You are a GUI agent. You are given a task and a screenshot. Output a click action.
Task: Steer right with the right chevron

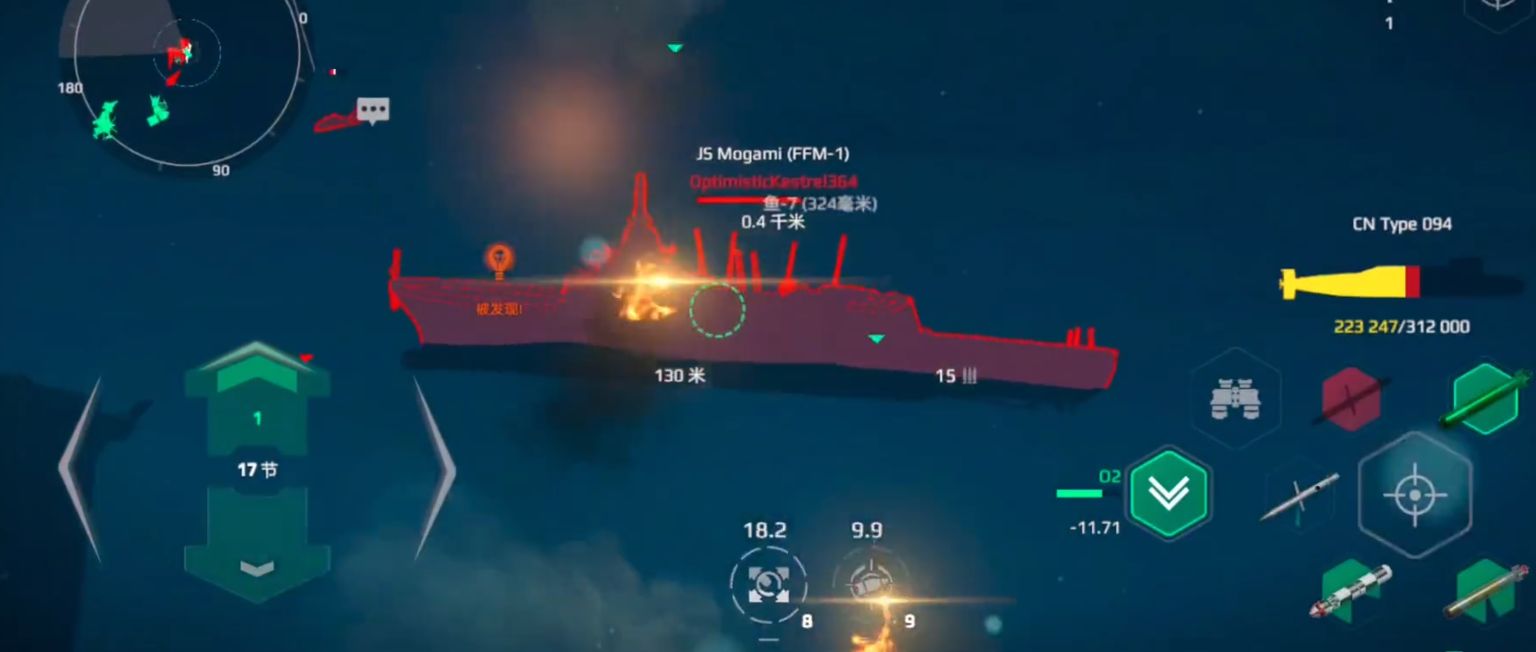tap(434, 468)
